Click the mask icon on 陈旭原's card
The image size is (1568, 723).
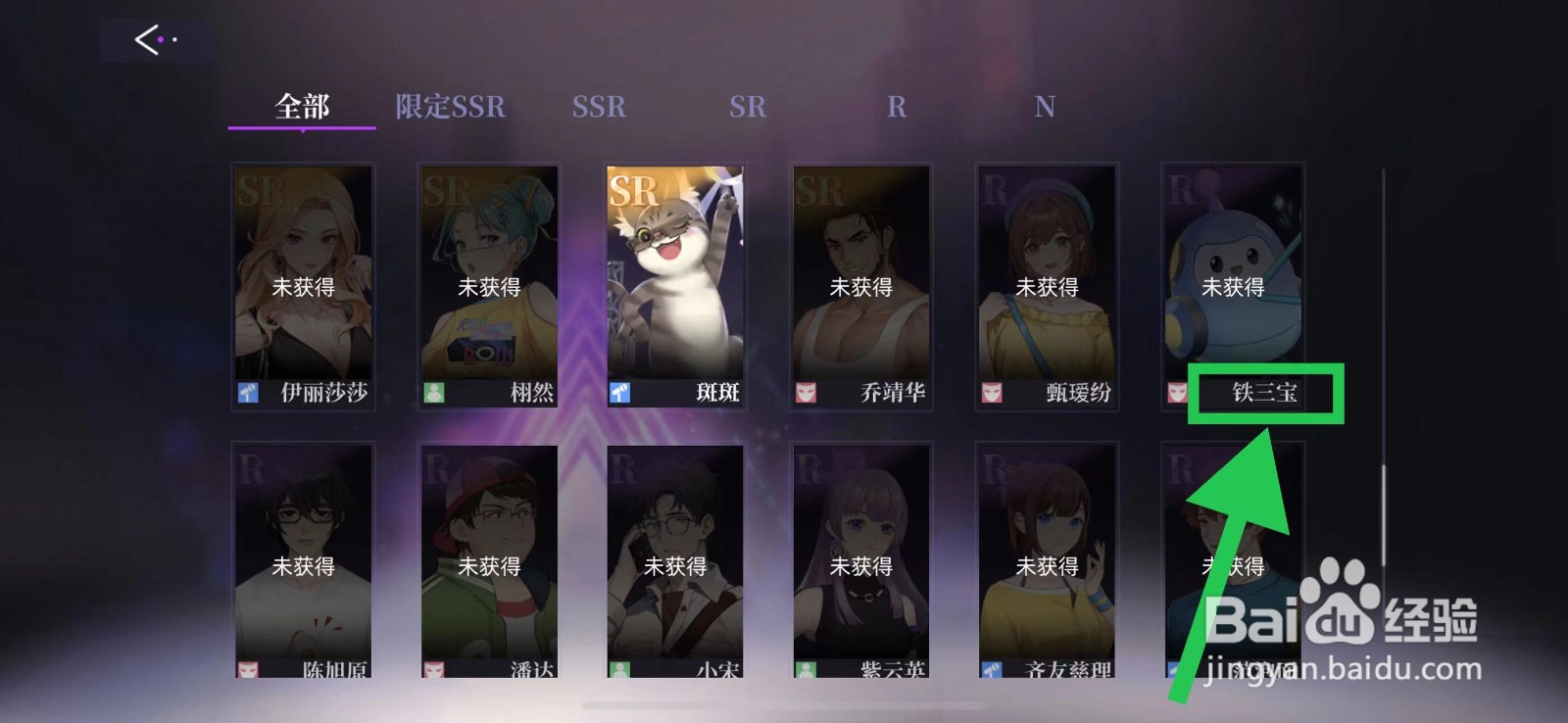point(249,671)
